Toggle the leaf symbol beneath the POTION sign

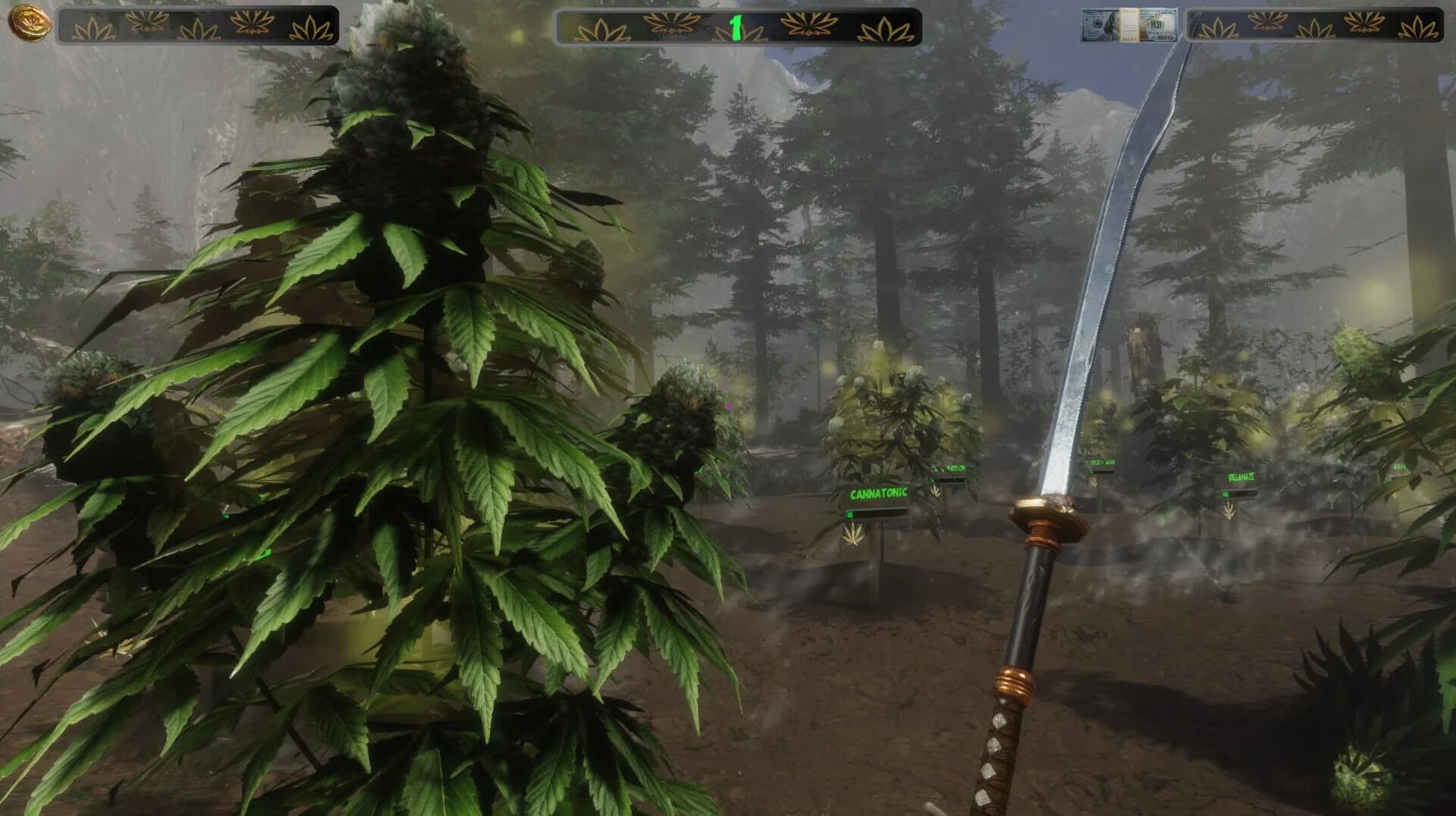pos(937,493)
